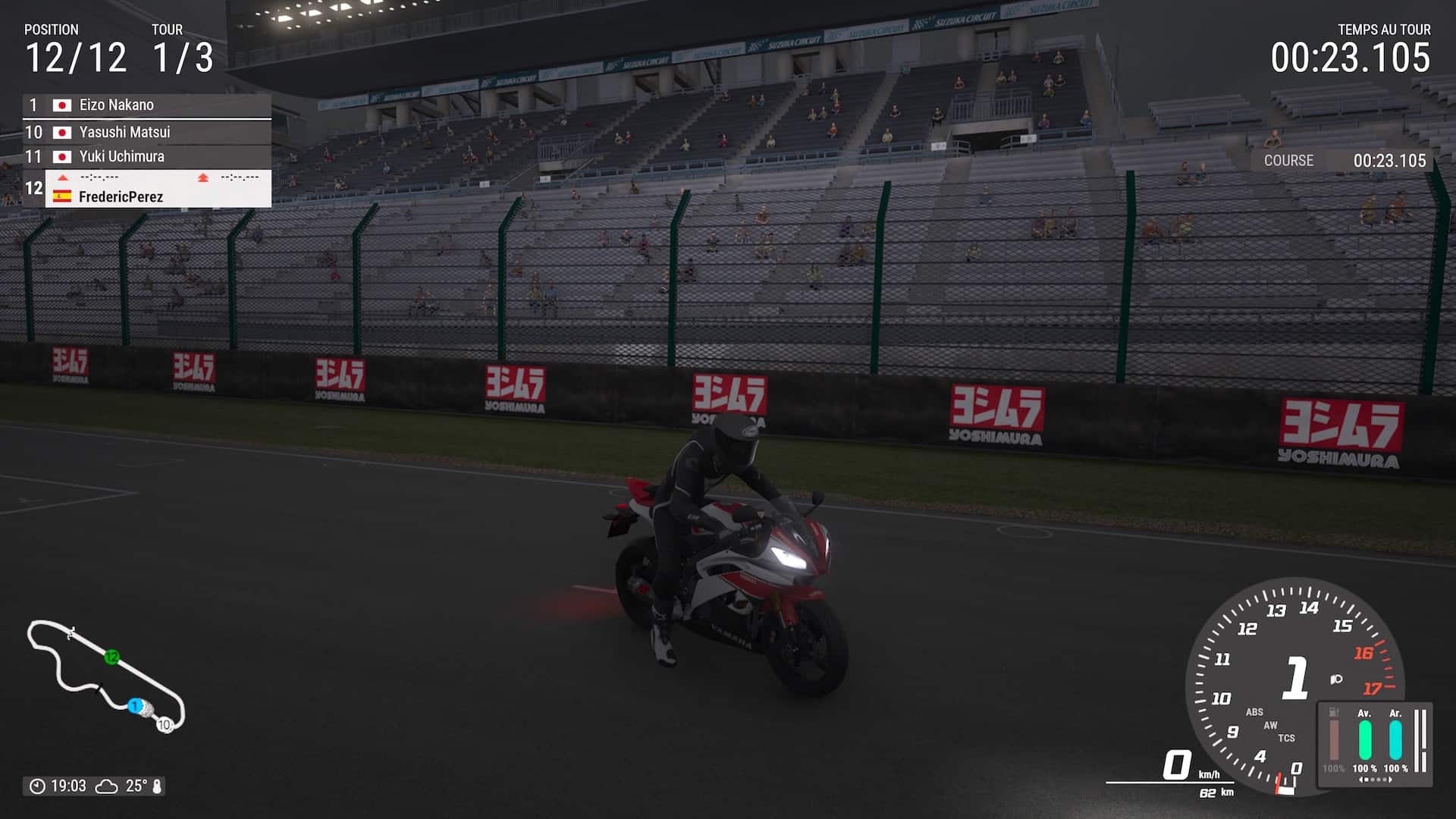Select the blue 1 marker on minimap

tap(134, 706)
